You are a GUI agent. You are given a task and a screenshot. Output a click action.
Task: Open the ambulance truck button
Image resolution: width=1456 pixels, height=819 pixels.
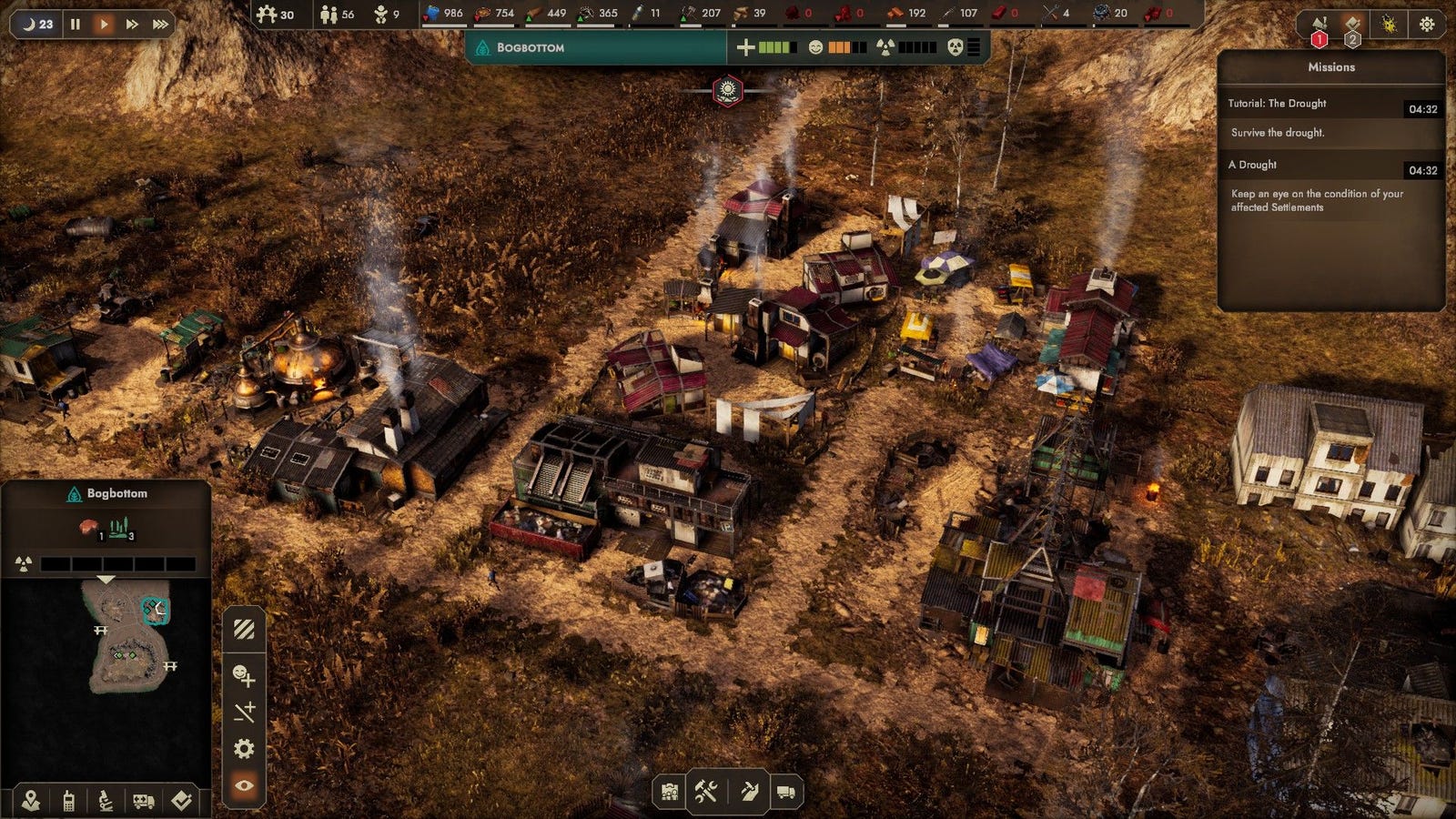click(143, 800)
